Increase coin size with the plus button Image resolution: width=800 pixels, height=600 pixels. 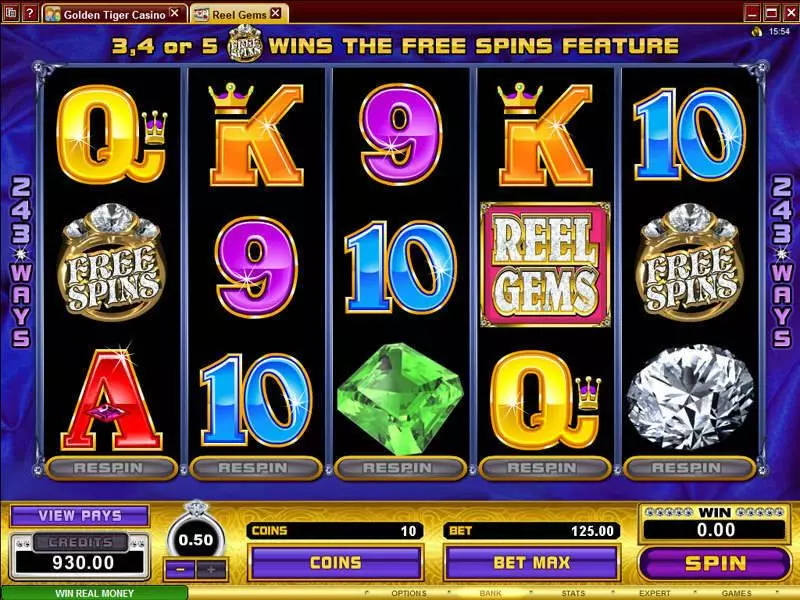click(x=210, y=569)
